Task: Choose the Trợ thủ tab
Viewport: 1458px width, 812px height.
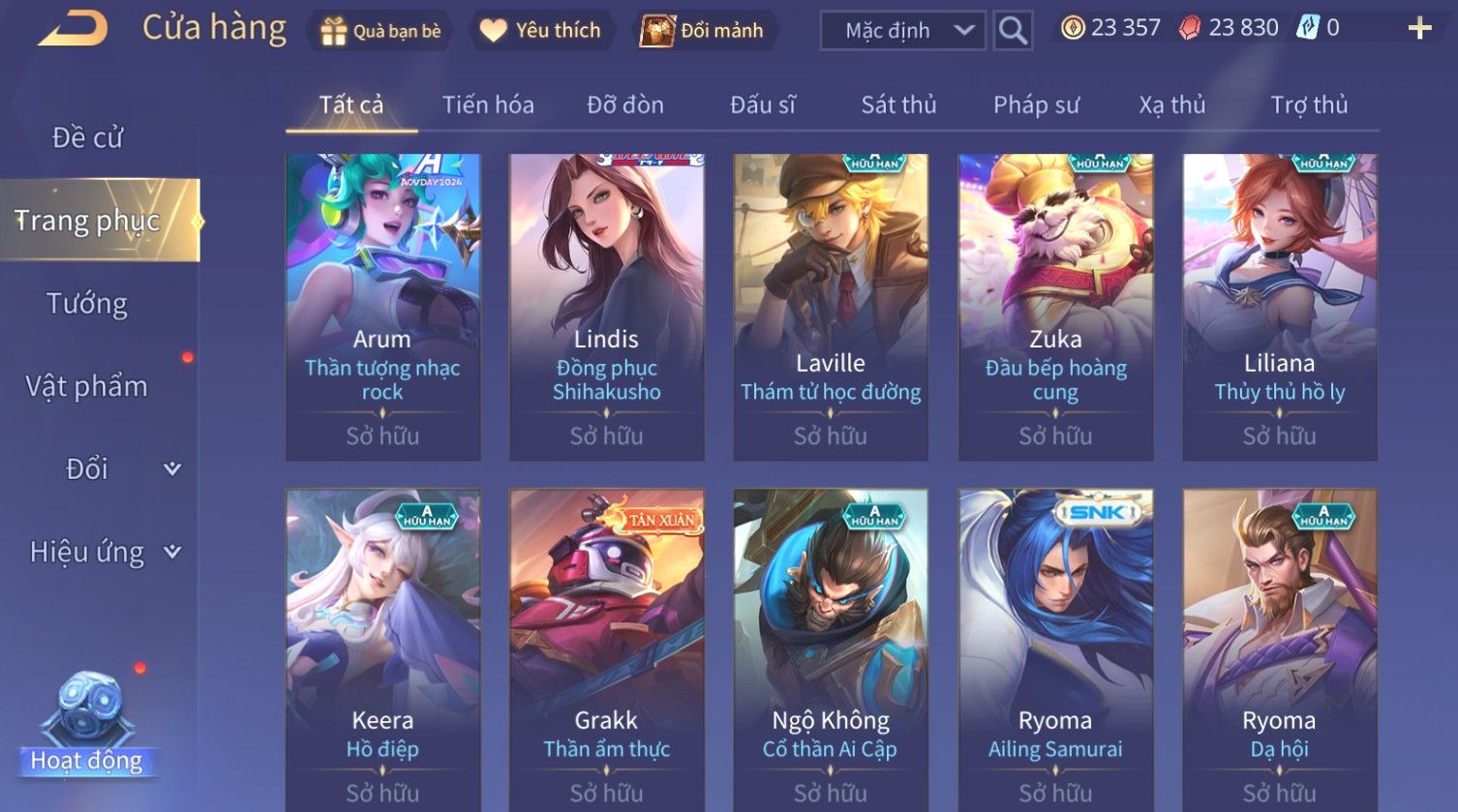Action: pos(1309,105)
